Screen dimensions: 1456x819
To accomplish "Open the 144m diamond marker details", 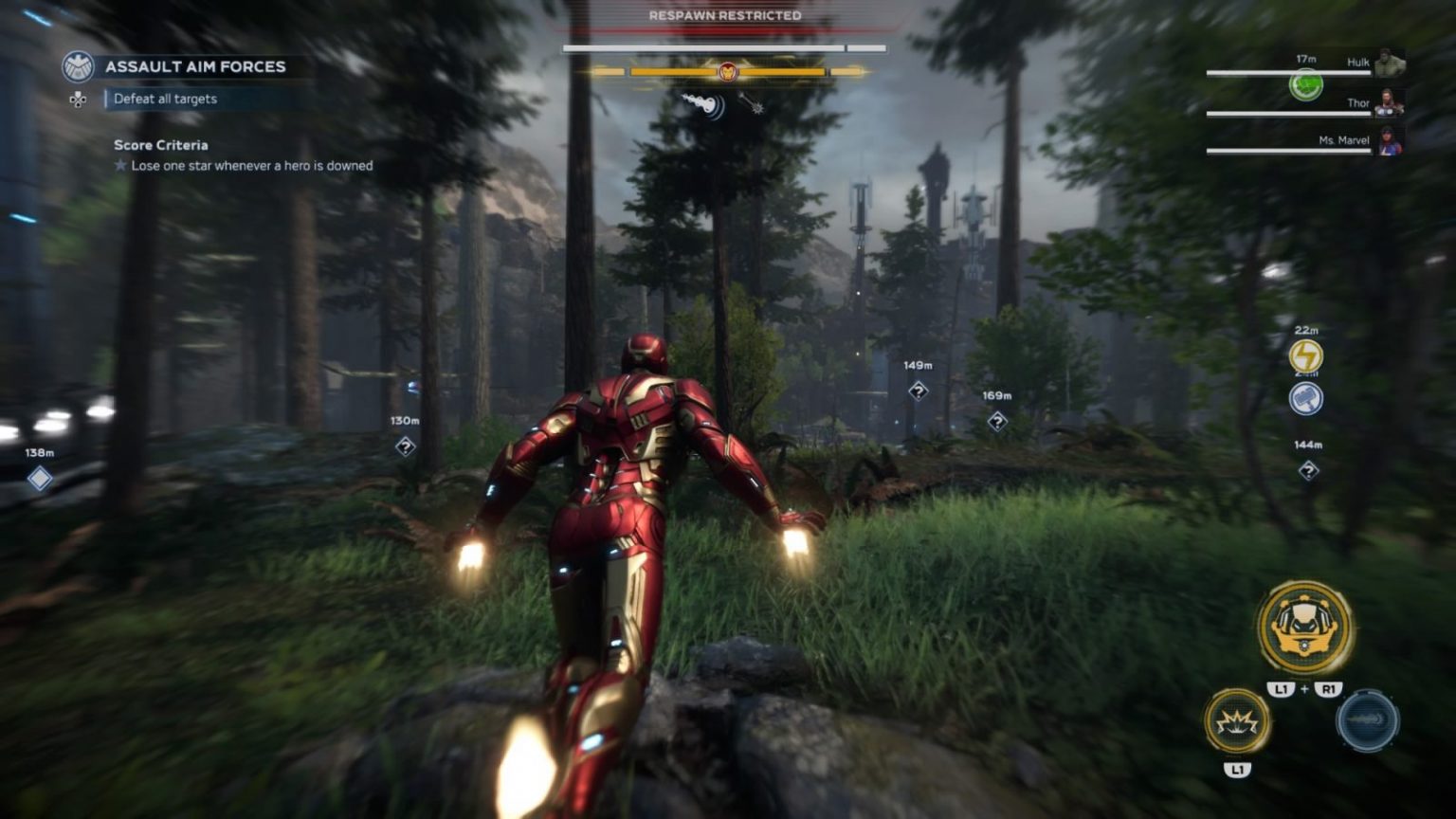I will coord(1309,468).
